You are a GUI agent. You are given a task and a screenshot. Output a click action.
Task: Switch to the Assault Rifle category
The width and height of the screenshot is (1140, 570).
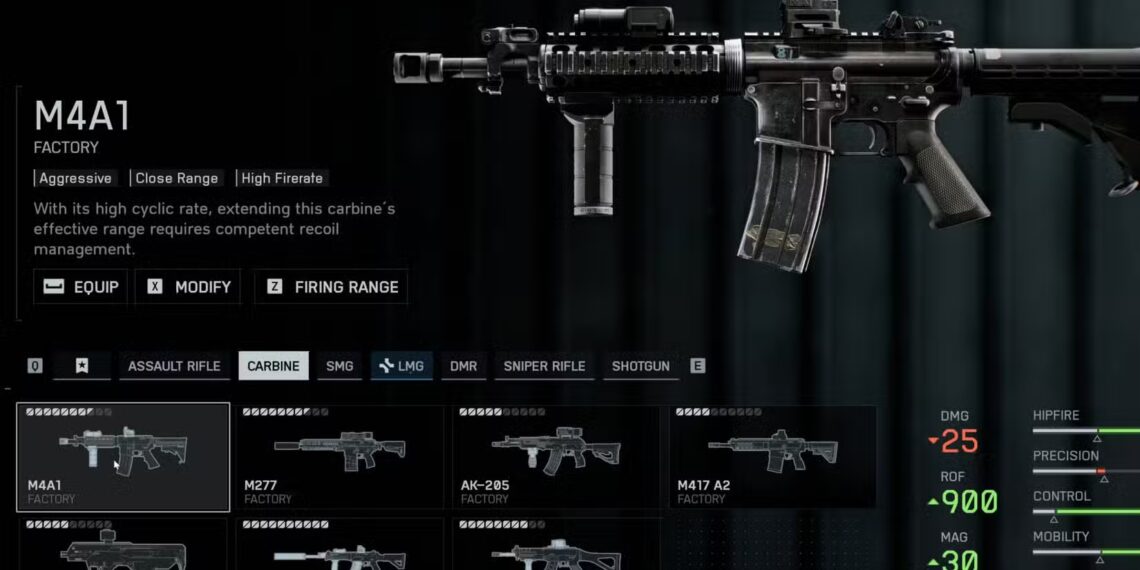[x=174, y=366]
